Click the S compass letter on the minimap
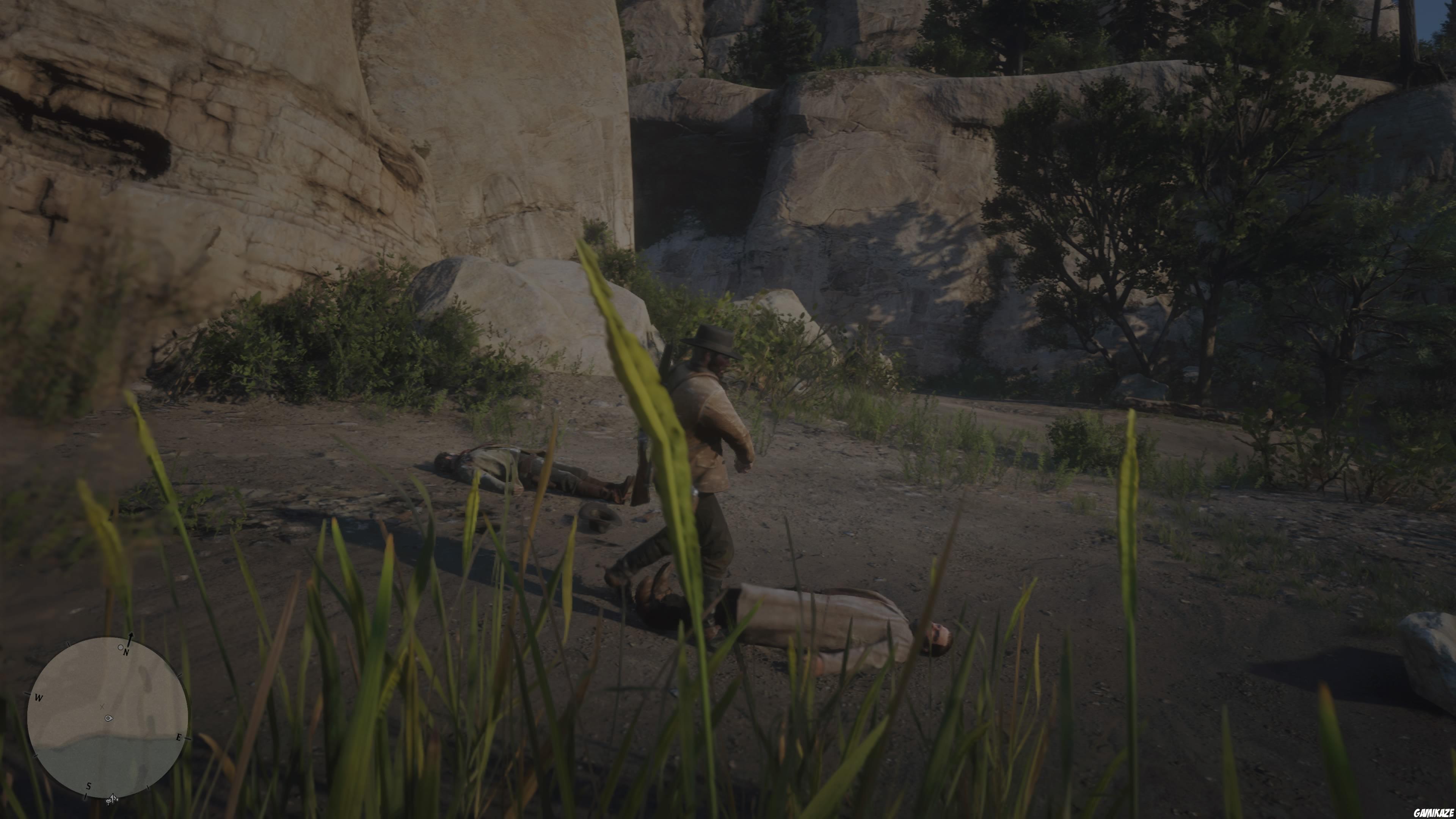Viewport: 1456px width, 819px height. [89, 786]
